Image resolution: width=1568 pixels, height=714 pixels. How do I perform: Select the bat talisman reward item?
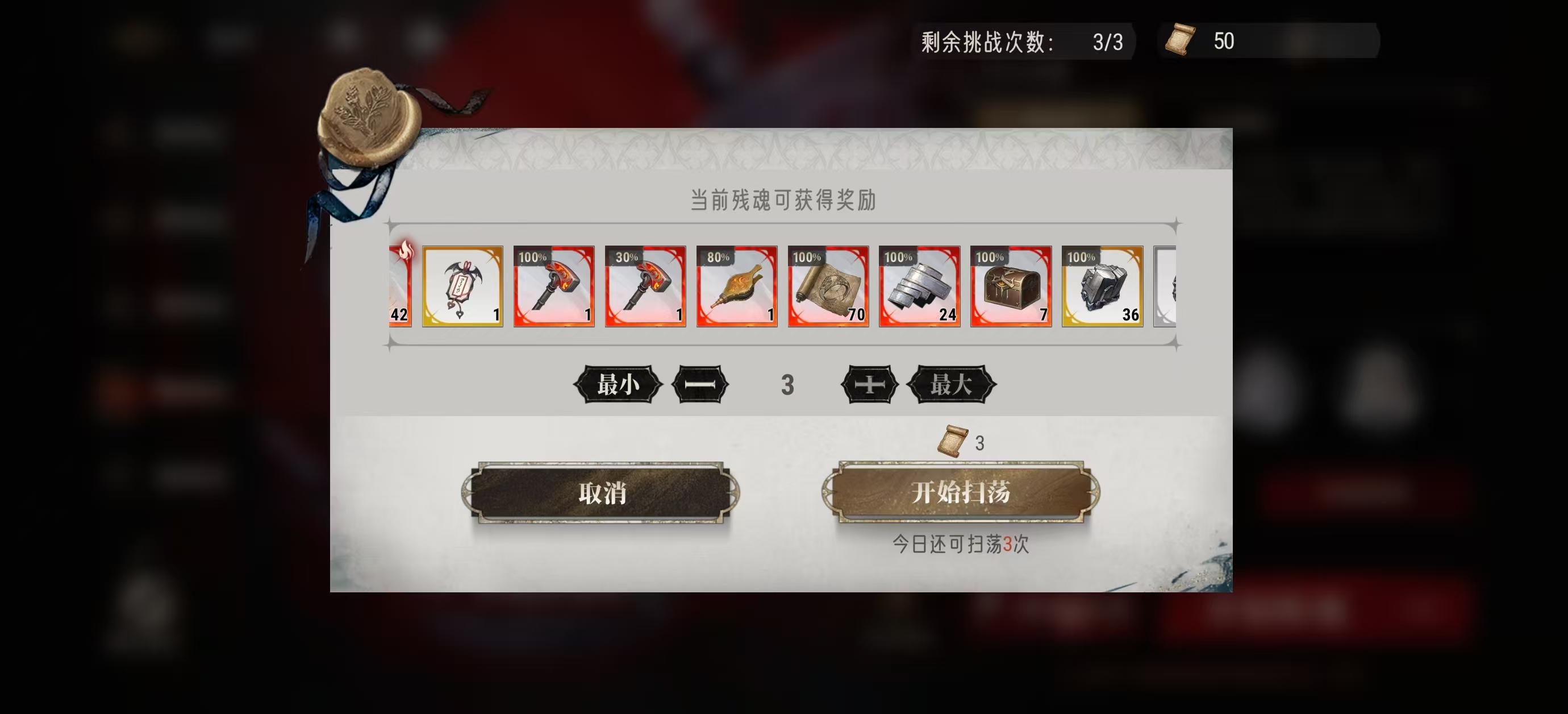coord(462,288)
